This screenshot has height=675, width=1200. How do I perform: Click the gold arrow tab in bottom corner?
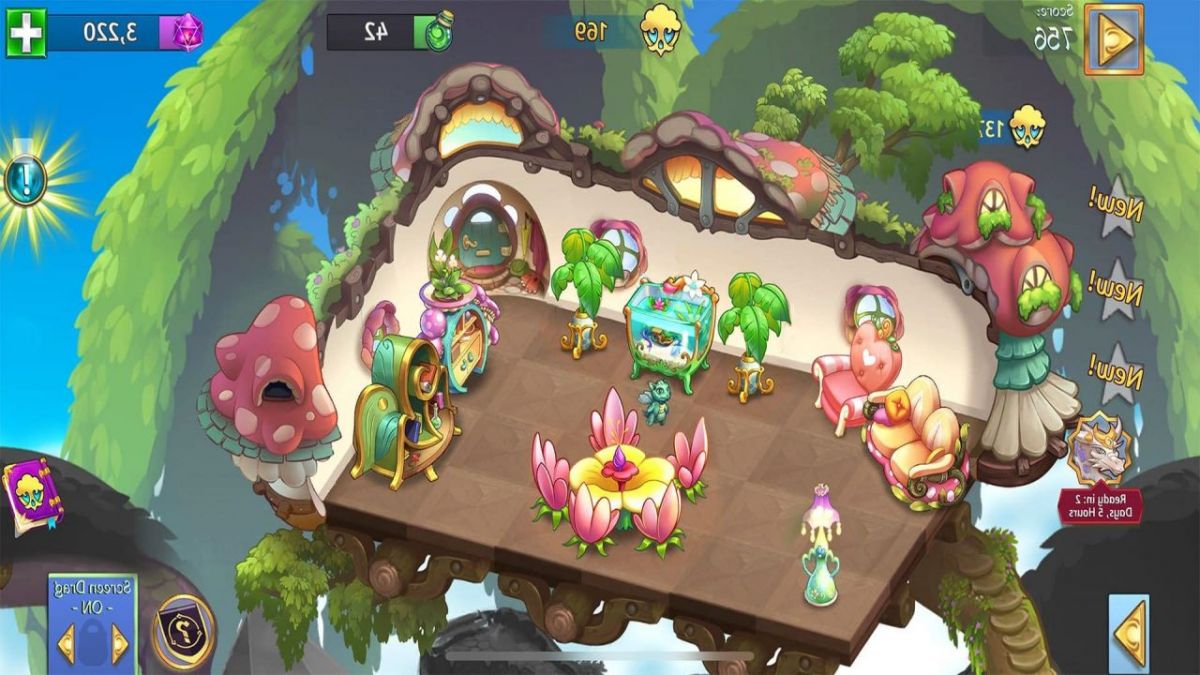coord(1130,632)
